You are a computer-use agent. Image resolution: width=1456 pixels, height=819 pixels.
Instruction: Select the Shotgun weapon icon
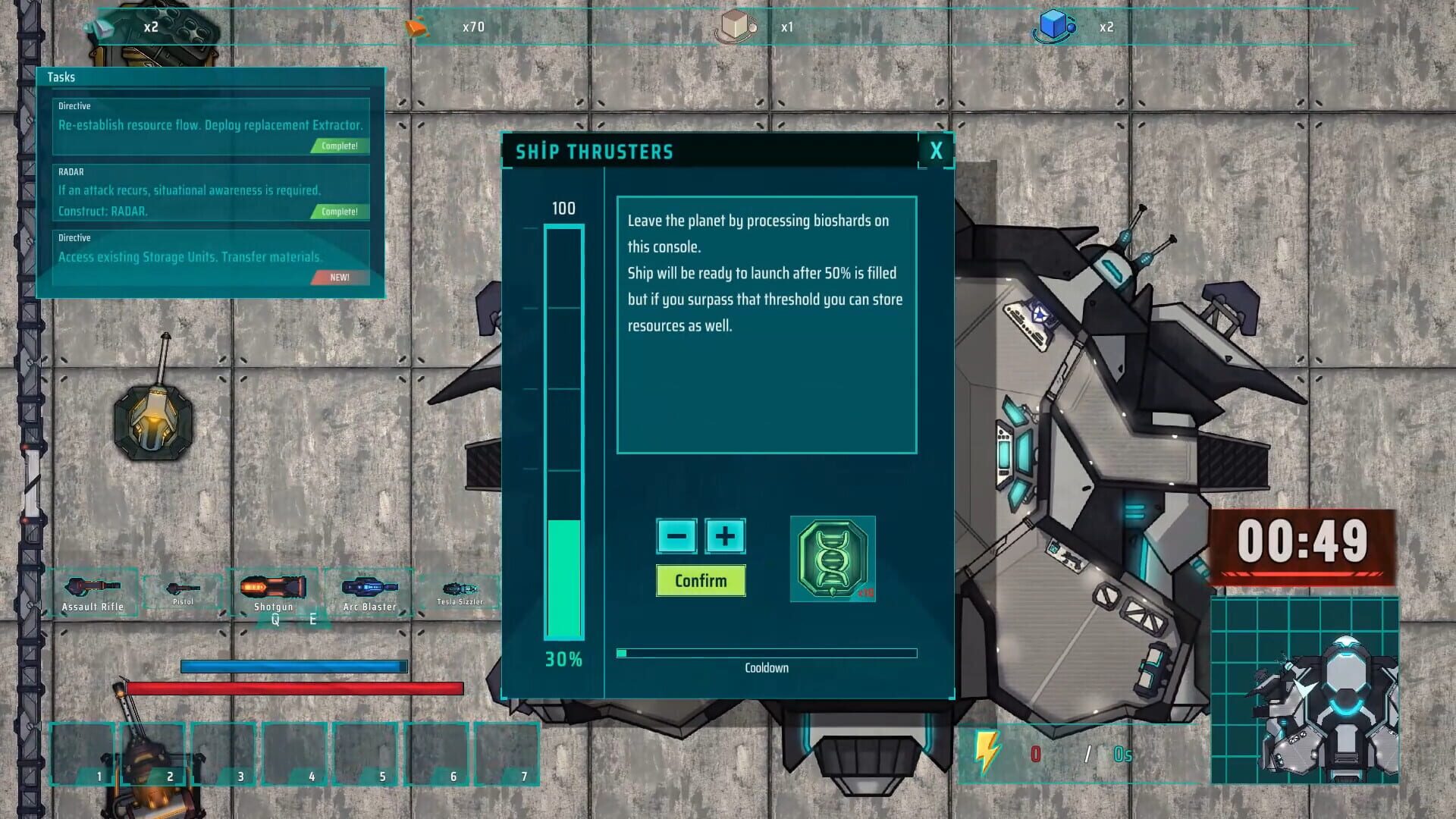point(273,586)
